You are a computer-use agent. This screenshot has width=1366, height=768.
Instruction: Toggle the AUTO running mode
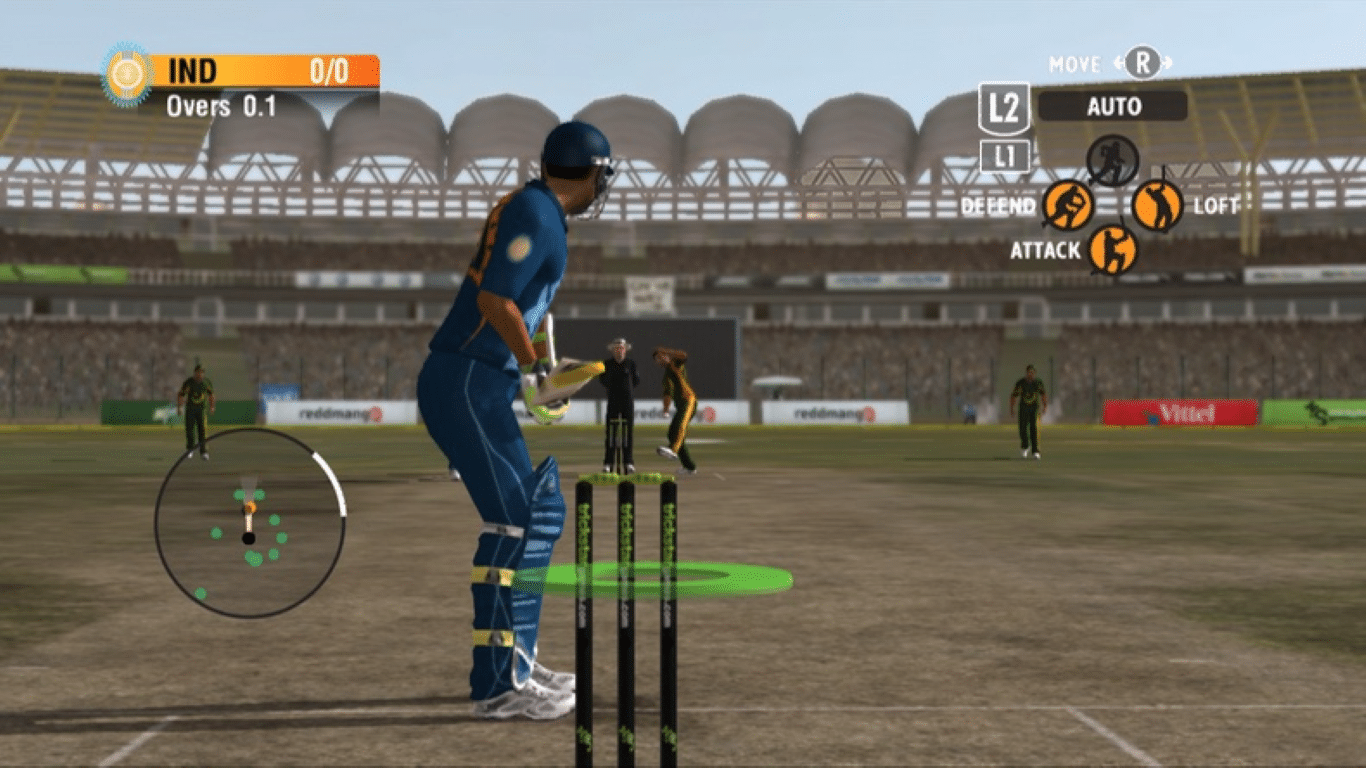pos(1113,107)
